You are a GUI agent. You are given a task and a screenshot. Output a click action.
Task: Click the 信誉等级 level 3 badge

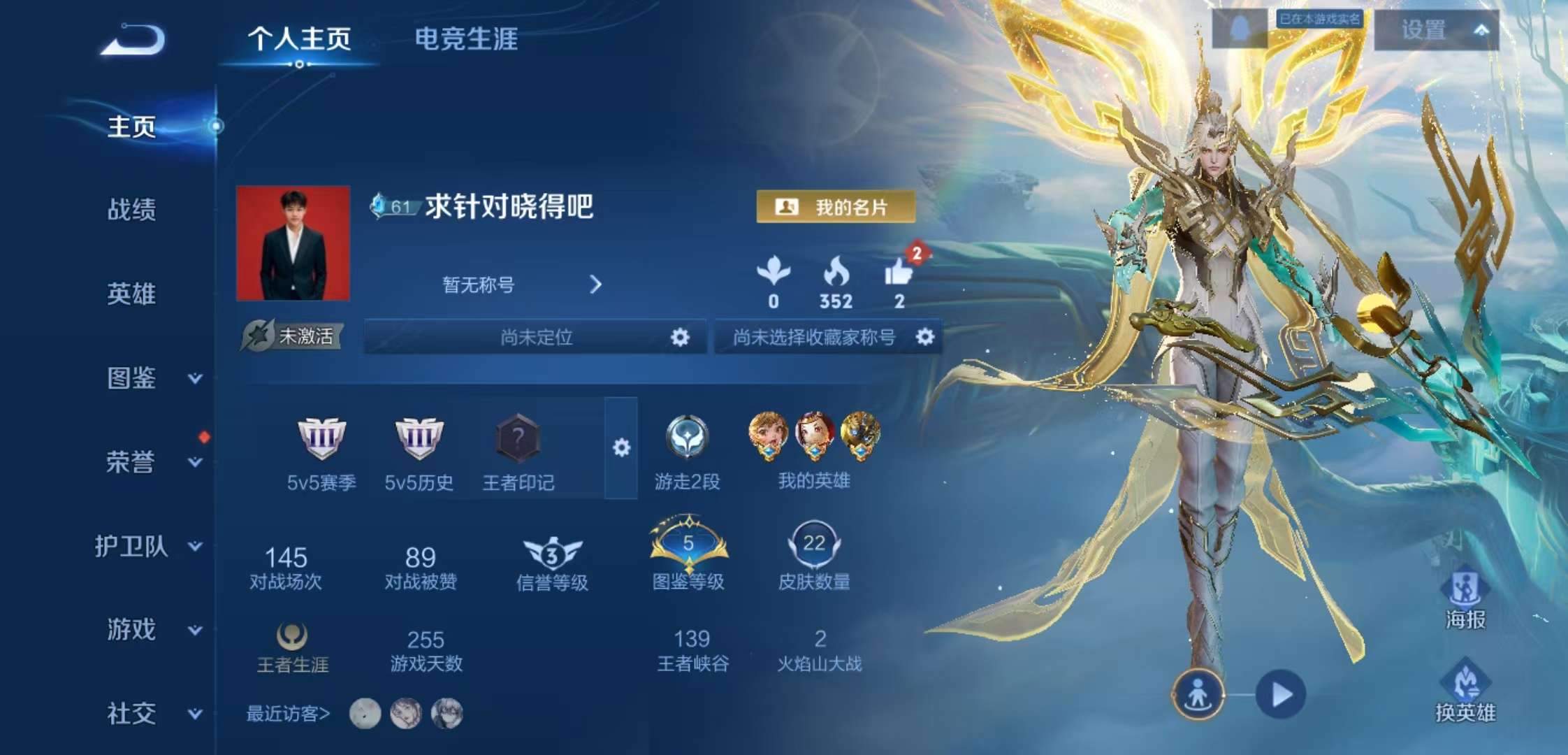[x=551, y=552]
